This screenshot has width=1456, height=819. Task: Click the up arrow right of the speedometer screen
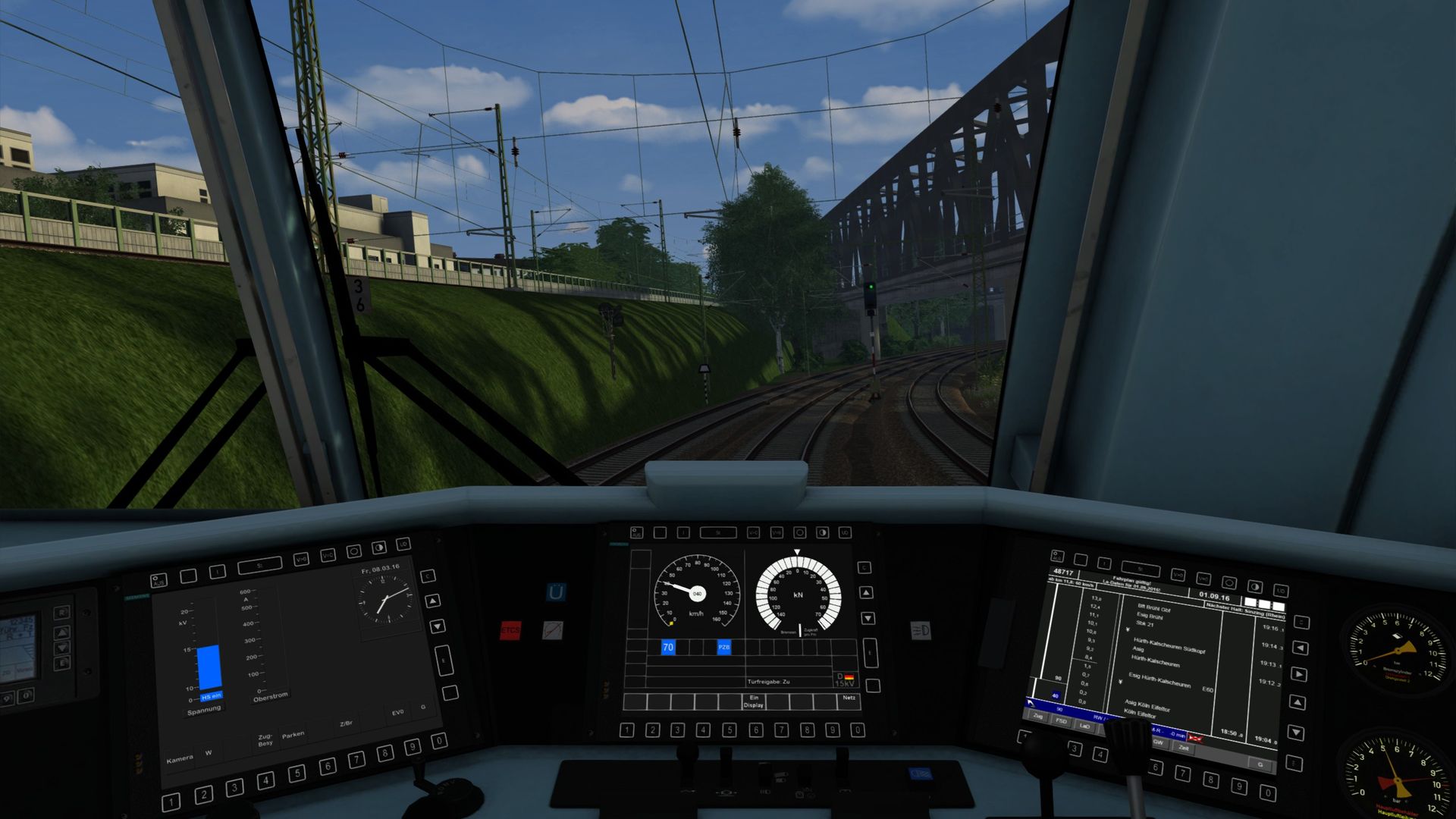point(867,593)
